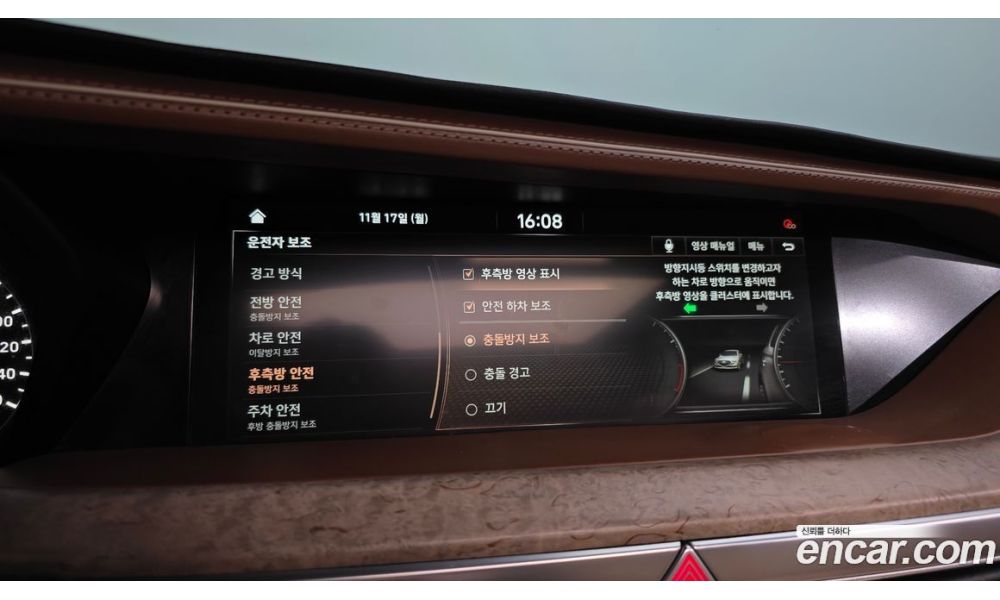The width and height of the screenshot is (1000, 600).
Task: Uncheck the 안전 하차 보조 option
Action: pos(469,306)
